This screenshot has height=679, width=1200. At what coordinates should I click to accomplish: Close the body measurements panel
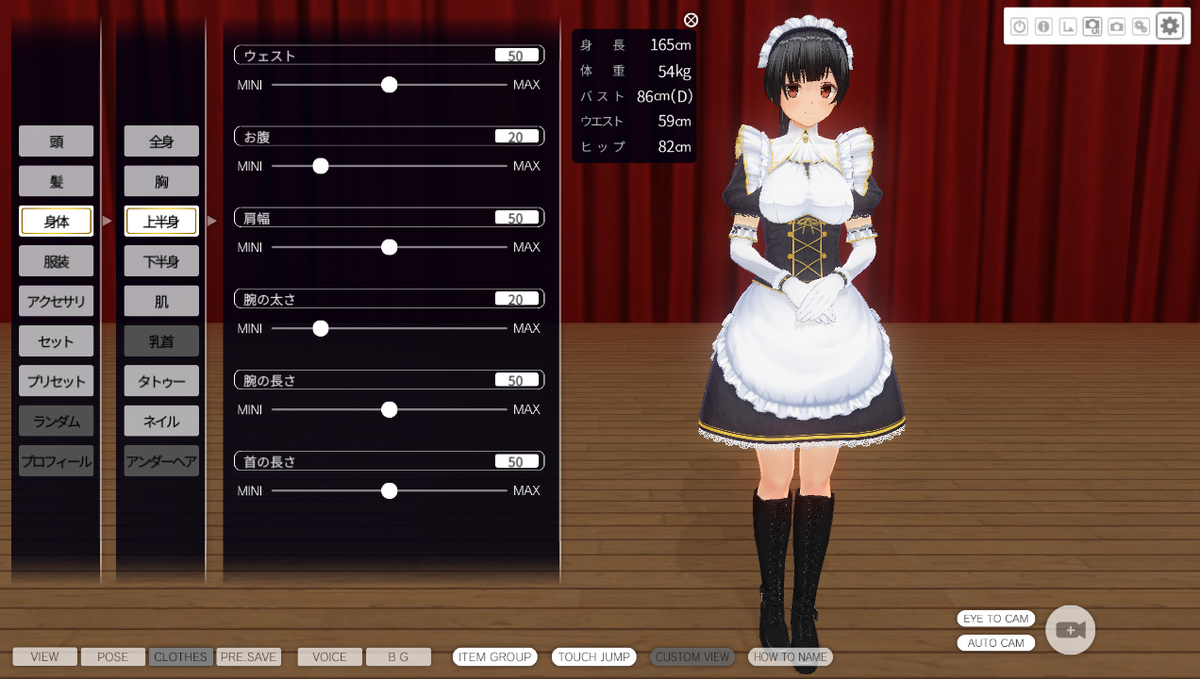coord(691,20)
